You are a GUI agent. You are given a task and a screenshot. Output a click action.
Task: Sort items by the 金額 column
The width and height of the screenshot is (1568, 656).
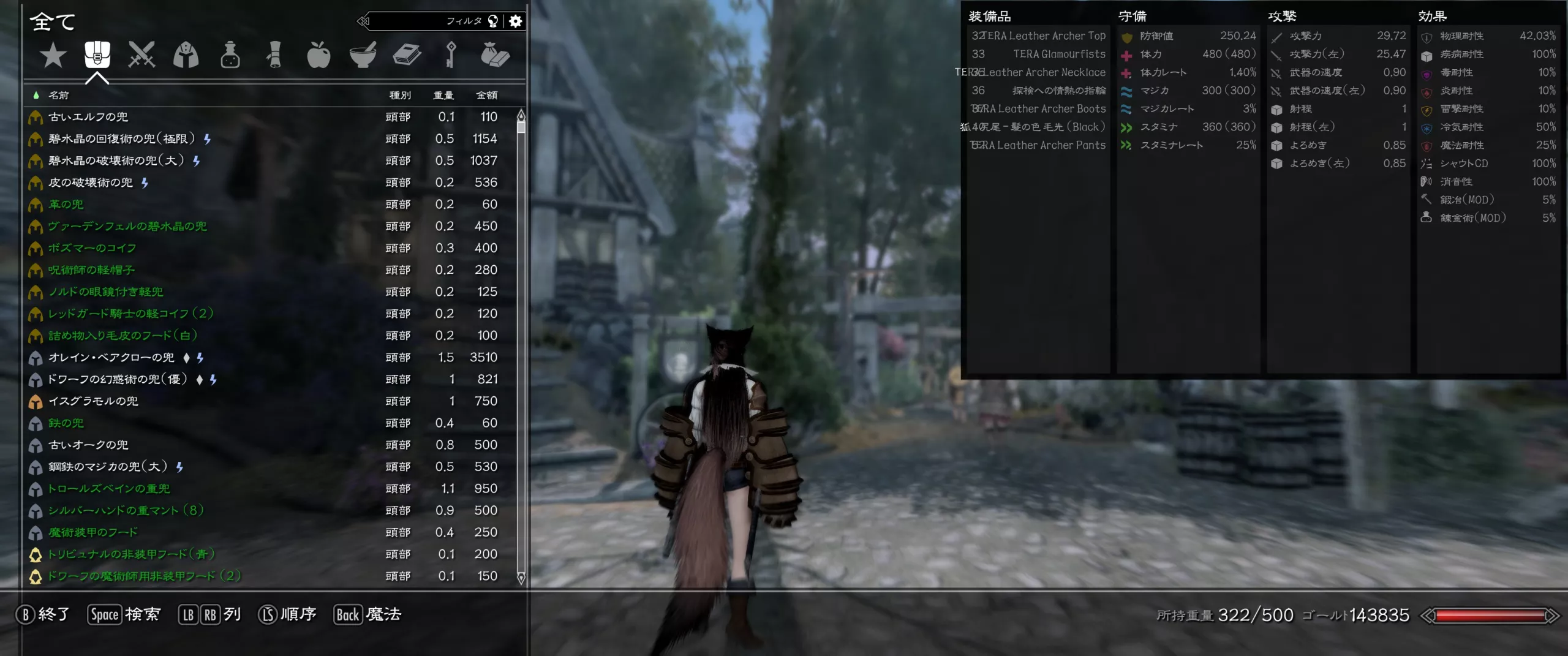pos(486,95)
